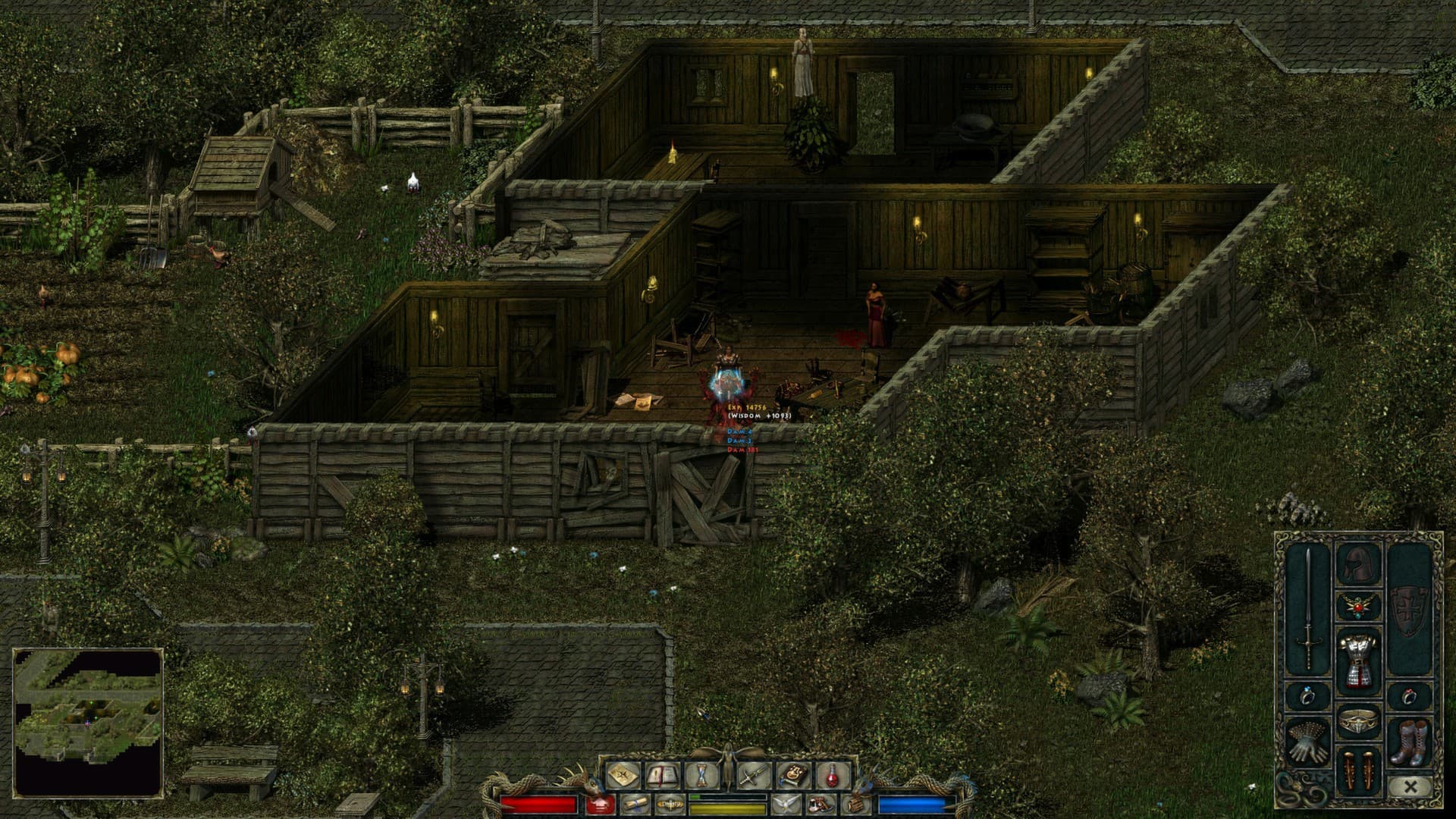The width and height of the screenshot is (1456, 819).
Task: Click the yellow experience bar
Action: (726, 810)
